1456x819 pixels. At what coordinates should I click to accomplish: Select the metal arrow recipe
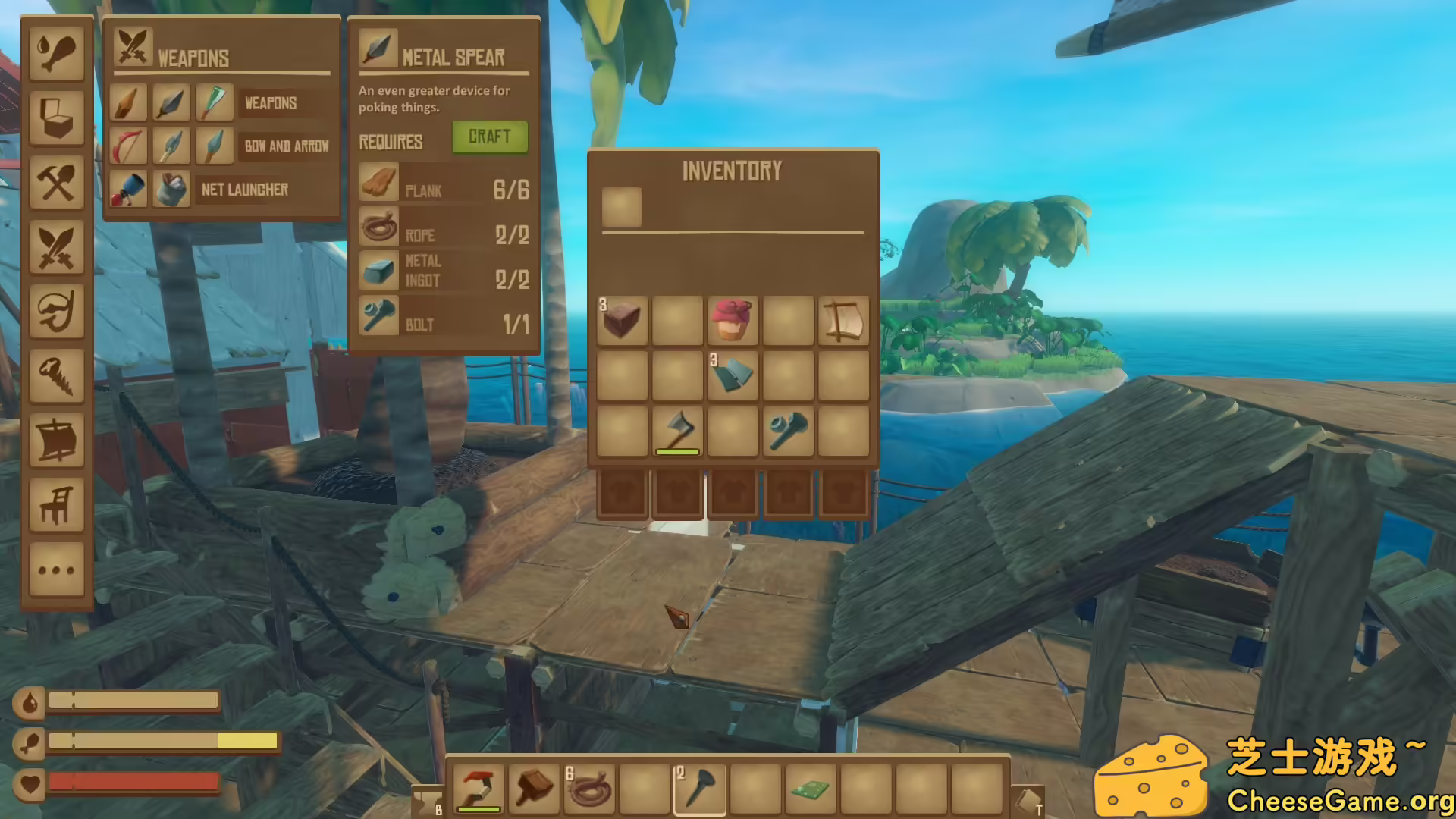tap(214, 146)
